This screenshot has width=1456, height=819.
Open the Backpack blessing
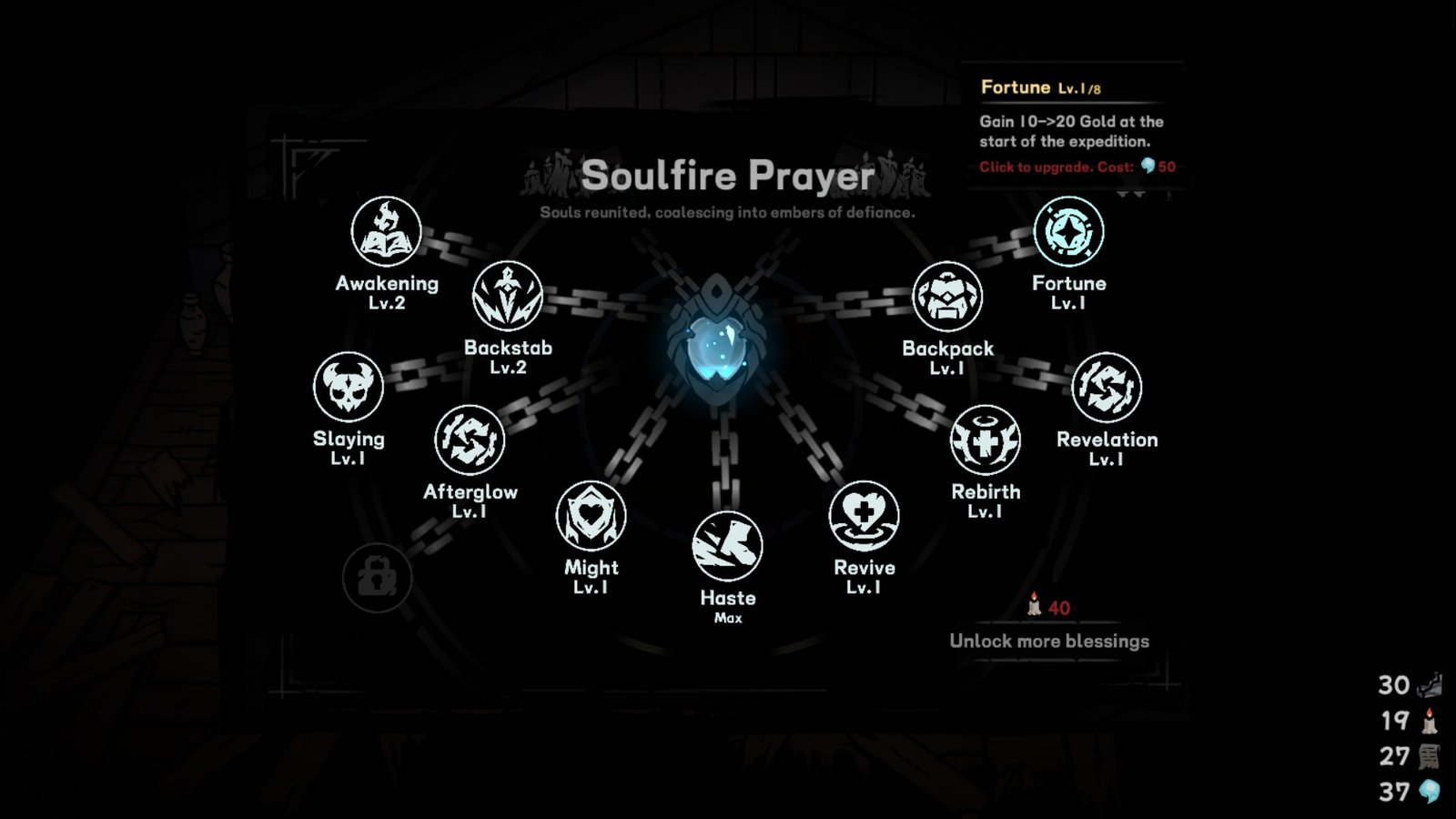coord(949,295)
